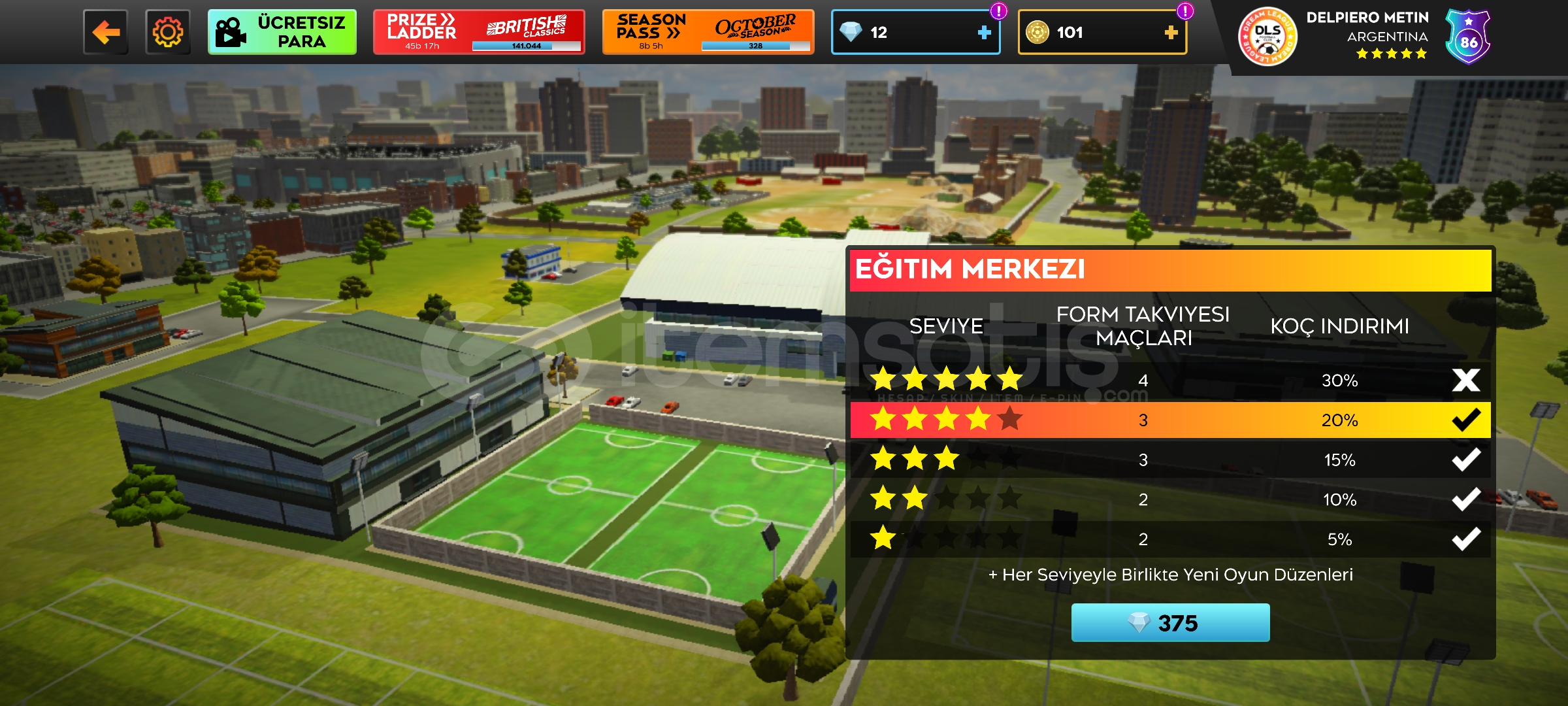Open the Delpiero Metin club profile
The width and height of the screenshot is (1568, 706).
[x=1365, y=36]
